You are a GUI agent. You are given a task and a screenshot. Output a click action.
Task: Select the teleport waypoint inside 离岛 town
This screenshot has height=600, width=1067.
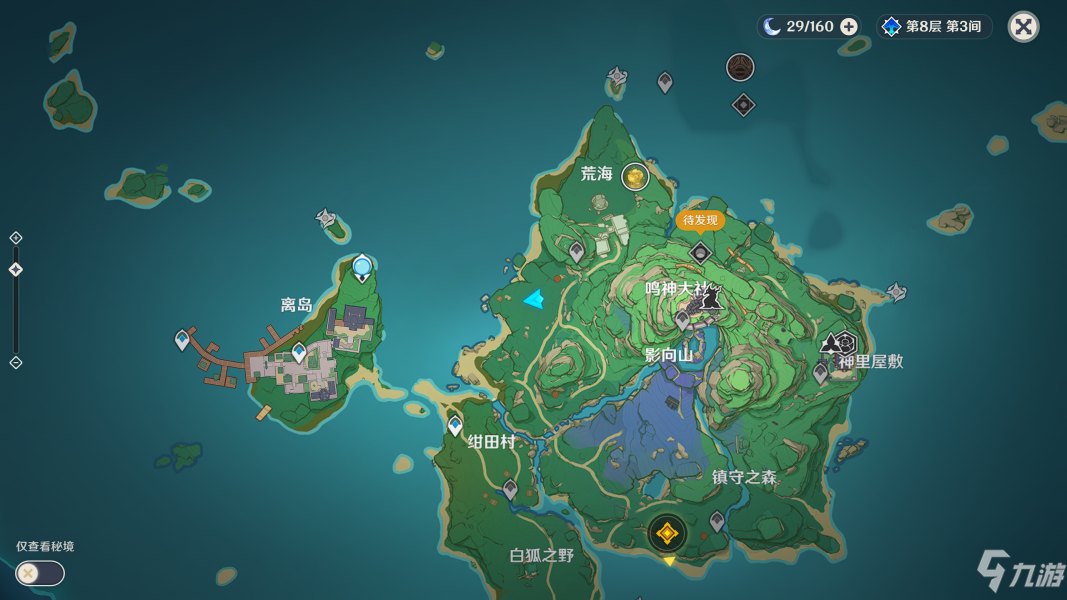(299, 351)
